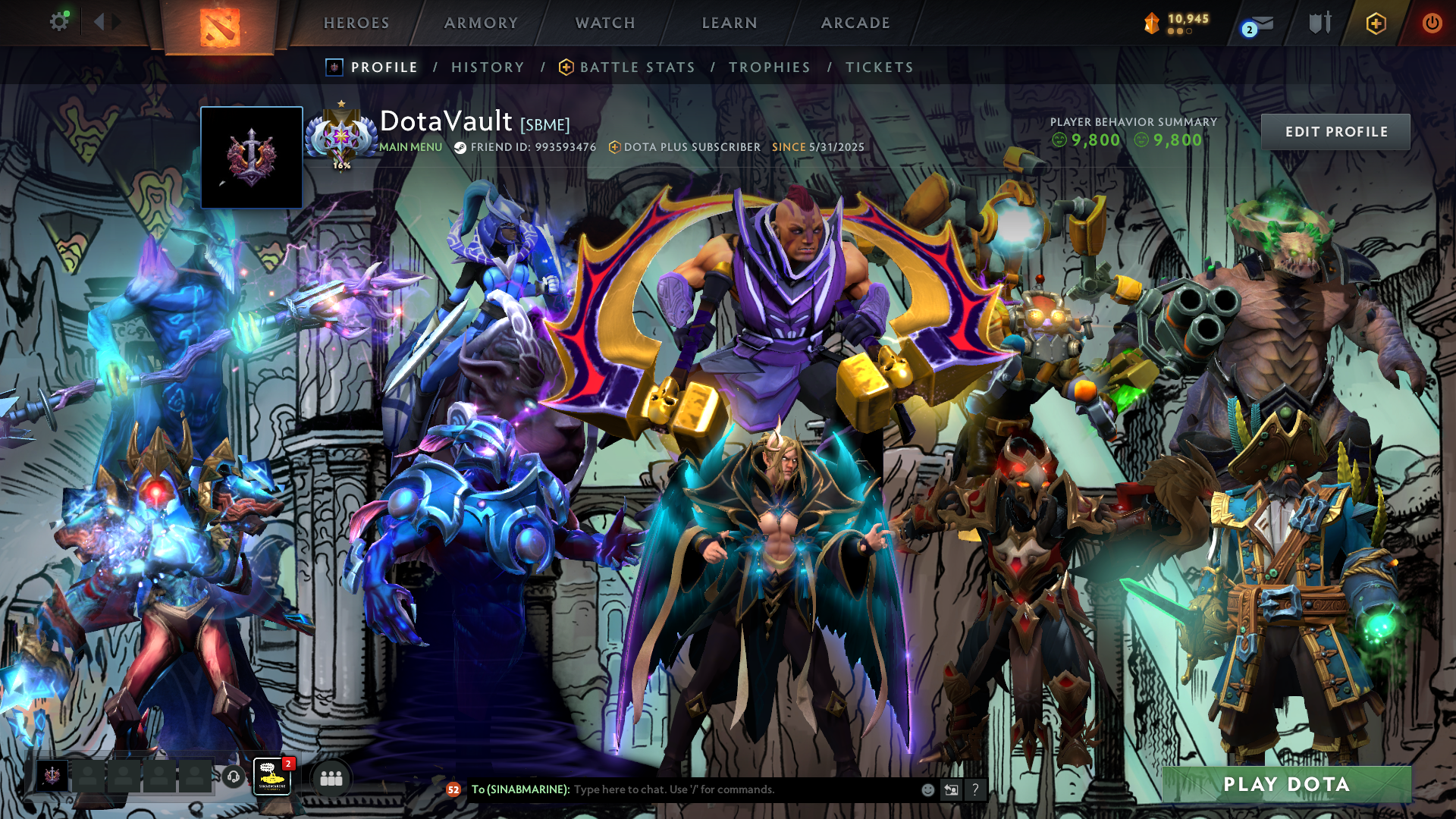Click the chat text input field
Viewport: 1456px width, 819px height.
coord(743,789)
